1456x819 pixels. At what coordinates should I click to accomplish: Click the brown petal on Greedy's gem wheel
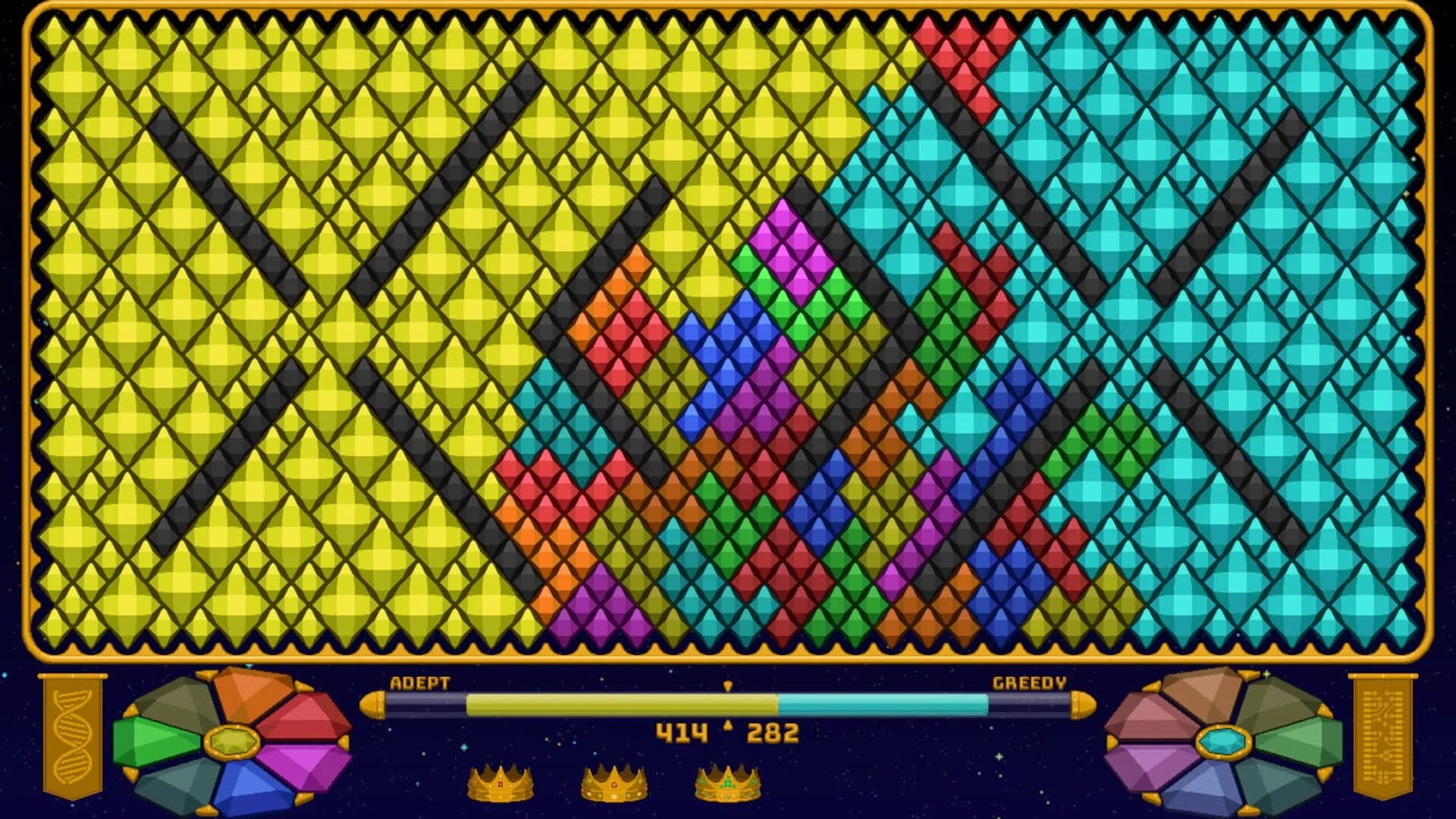(1203, 697)
